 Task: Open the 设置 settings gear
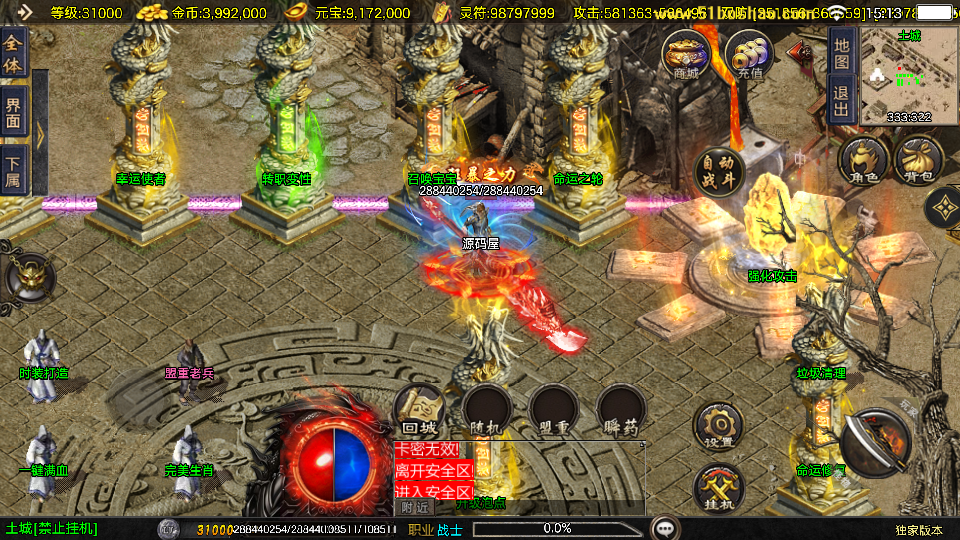pyautogui.click(x=718, y=426)
